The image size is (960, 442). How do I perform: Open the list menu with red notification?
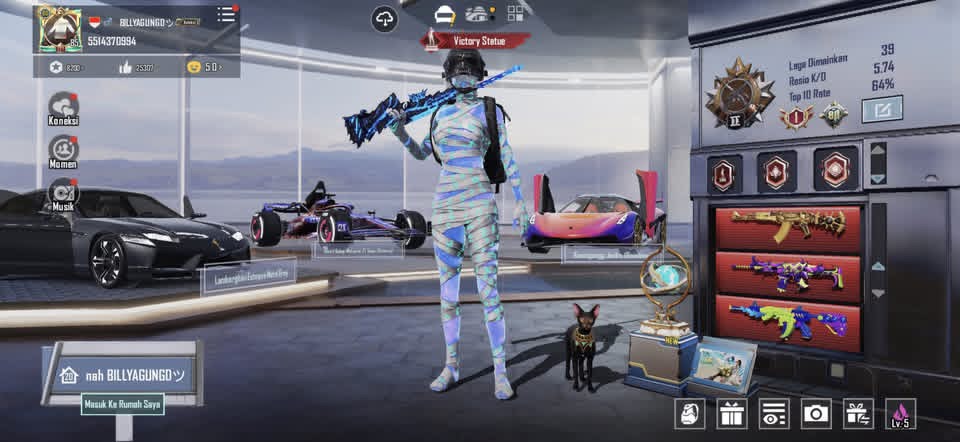pos(226,15)
